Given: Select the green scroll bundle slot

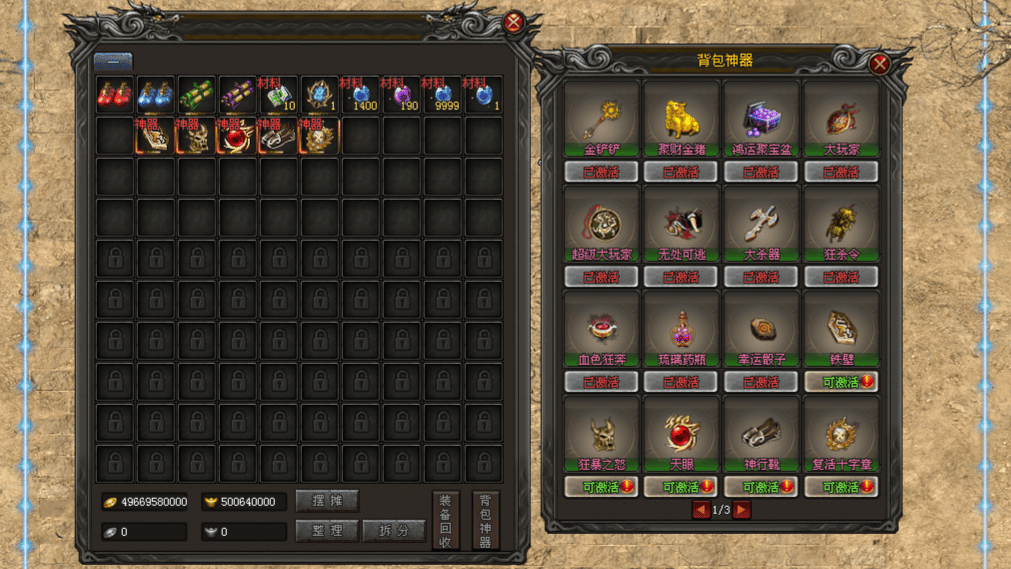Looking at the screenshot, I should click(x=196, y=95).
